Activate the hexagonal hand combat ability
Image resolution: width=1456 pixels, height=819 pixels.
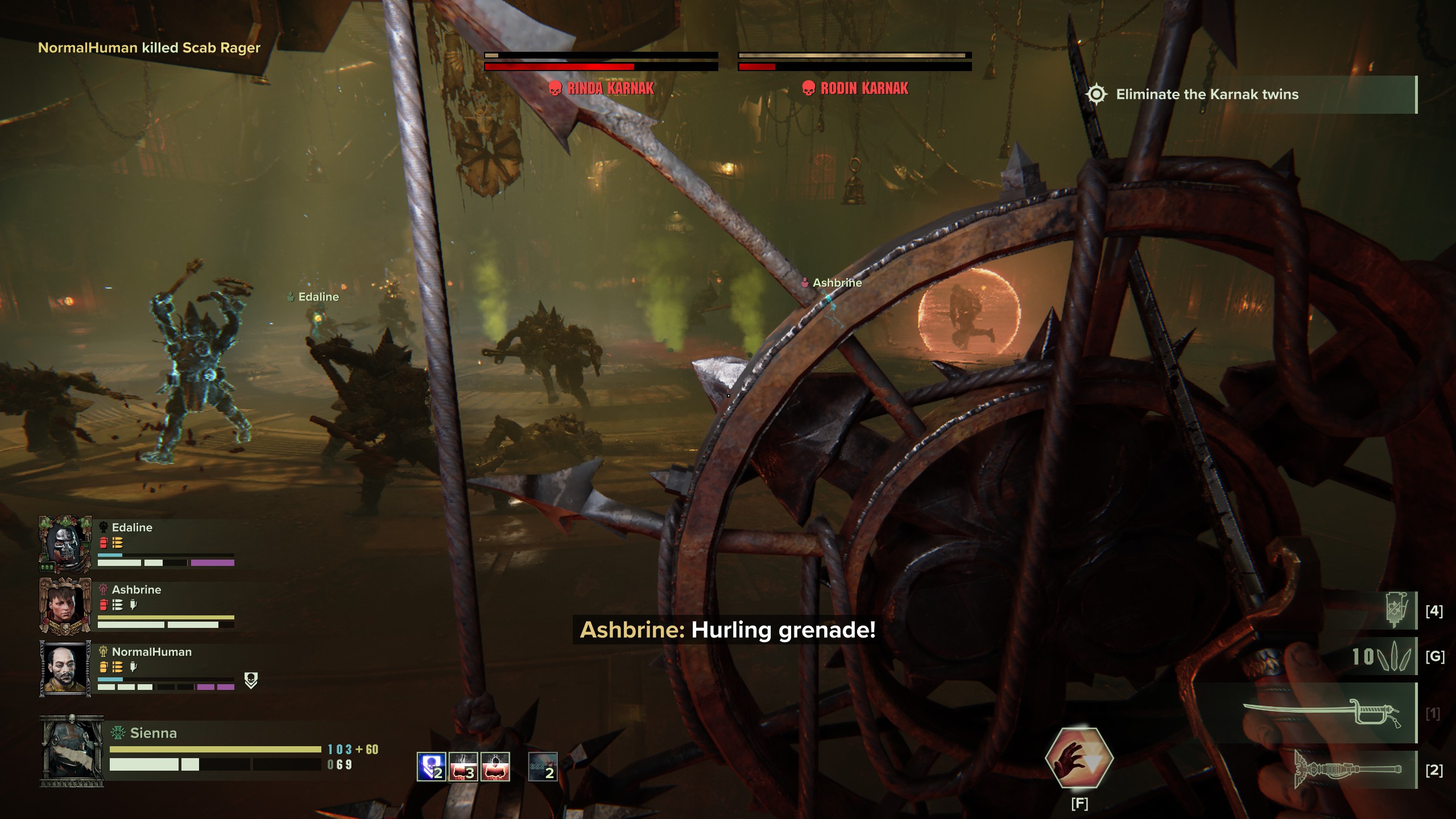(1079, 758)
